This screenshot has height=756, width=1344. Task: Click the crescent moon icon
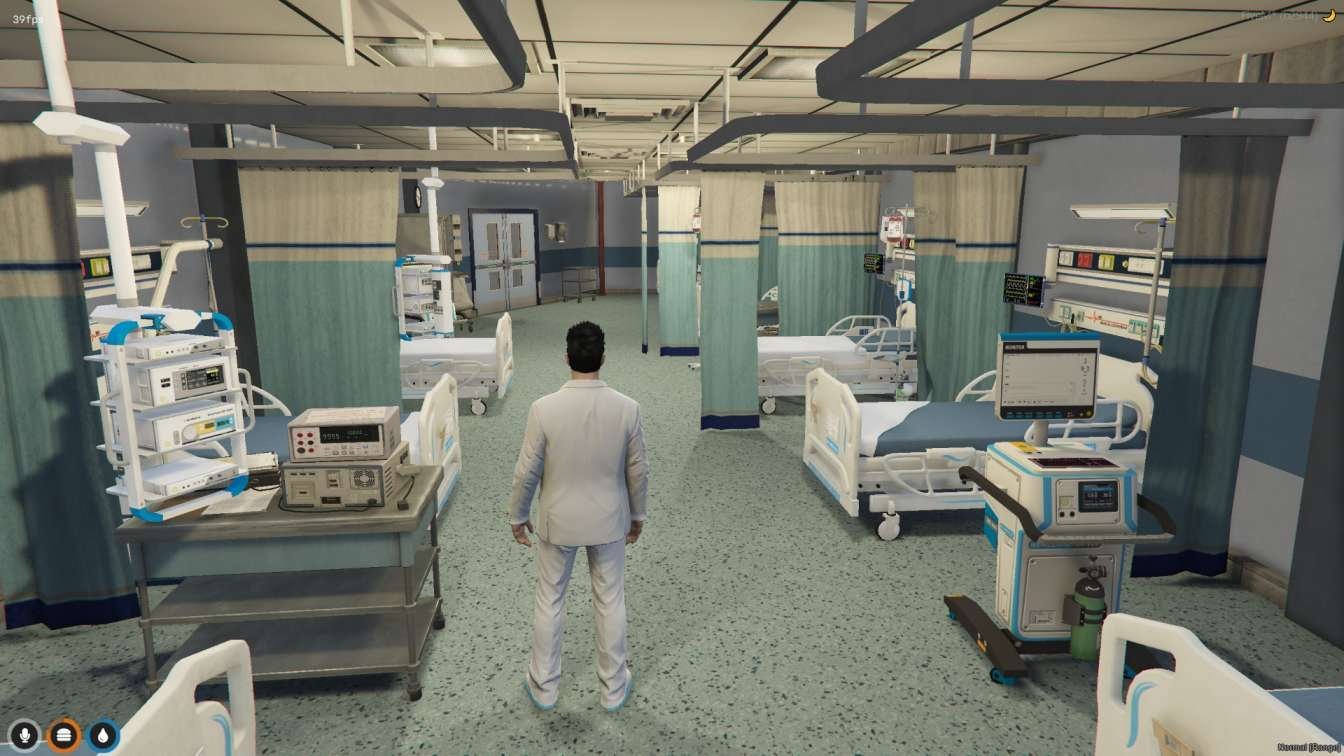(x=1329, y=15)
